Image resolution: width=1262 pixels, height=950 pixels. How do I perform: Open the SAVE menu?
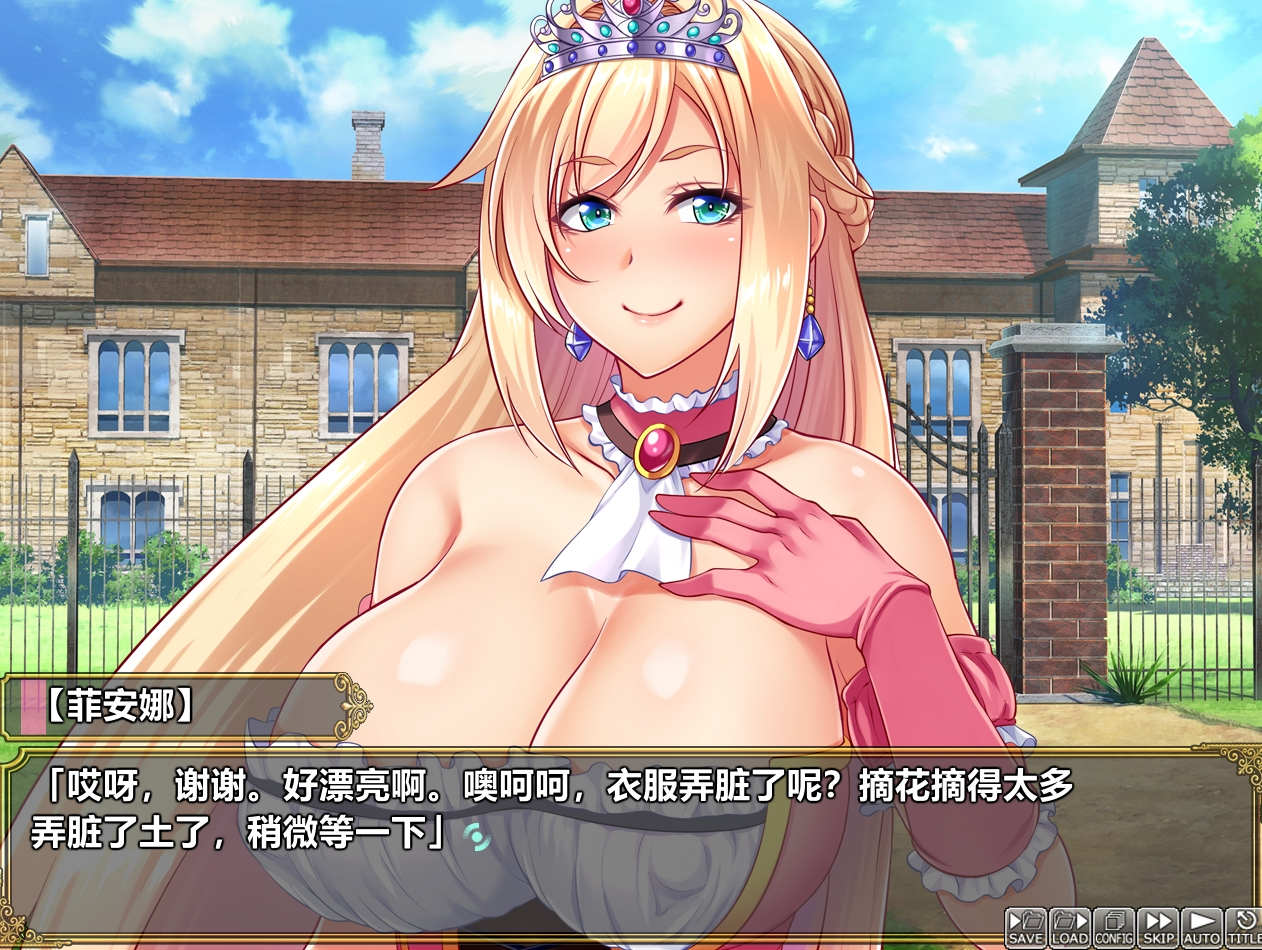[1025, 927]
